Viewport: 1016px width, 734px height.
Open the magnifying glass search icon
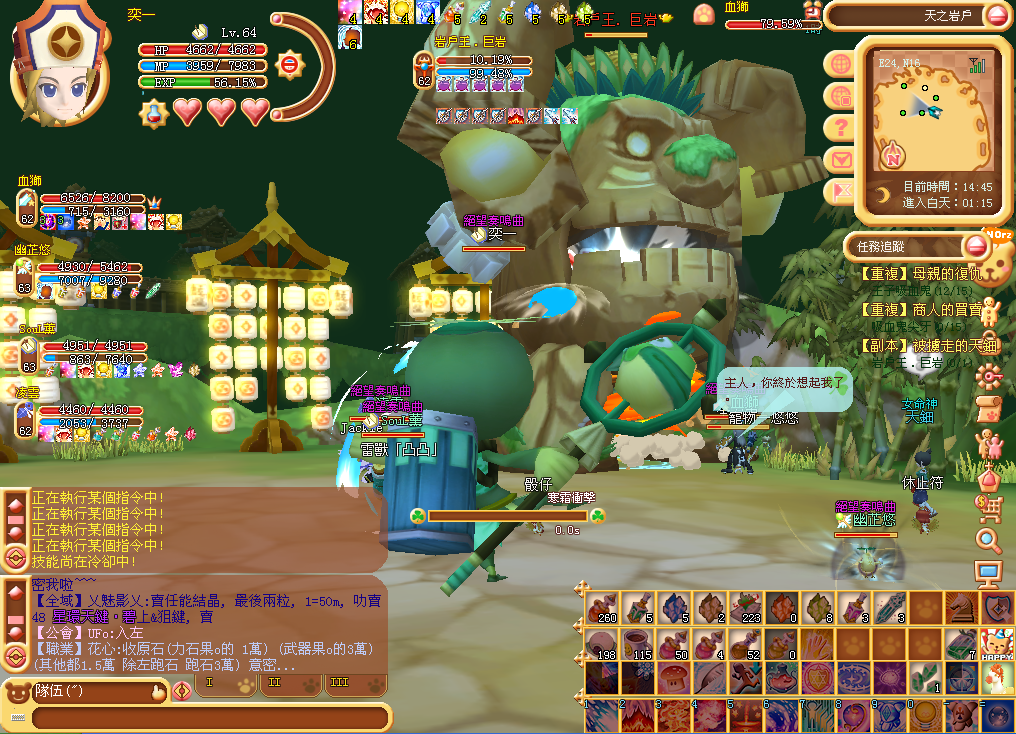(x=989, y=541)
